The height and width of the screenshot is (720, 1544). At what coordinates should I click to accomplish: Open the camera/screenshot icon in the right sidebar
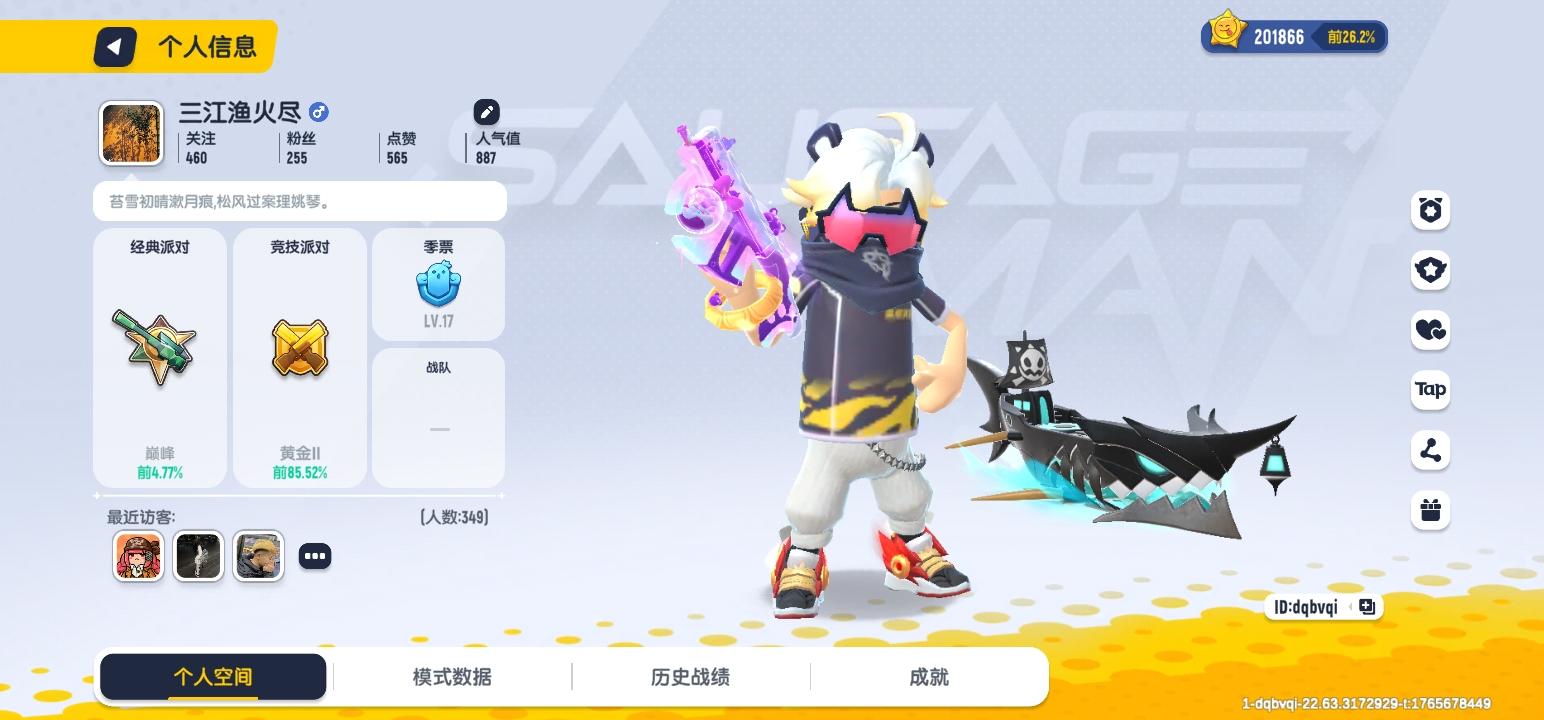[x=1430, y=210]
